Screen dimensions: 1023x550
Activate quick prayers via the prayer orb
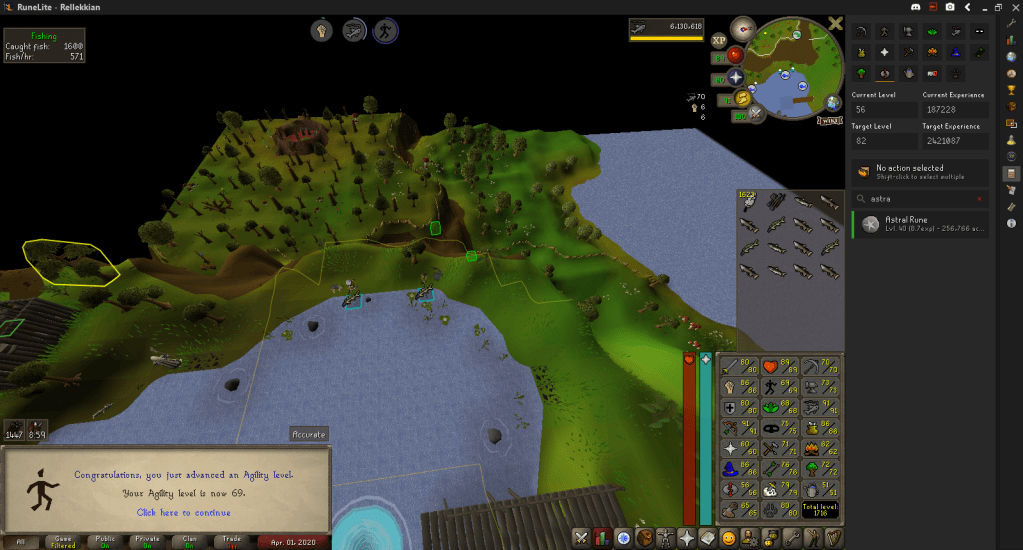(x=735, y=77)
